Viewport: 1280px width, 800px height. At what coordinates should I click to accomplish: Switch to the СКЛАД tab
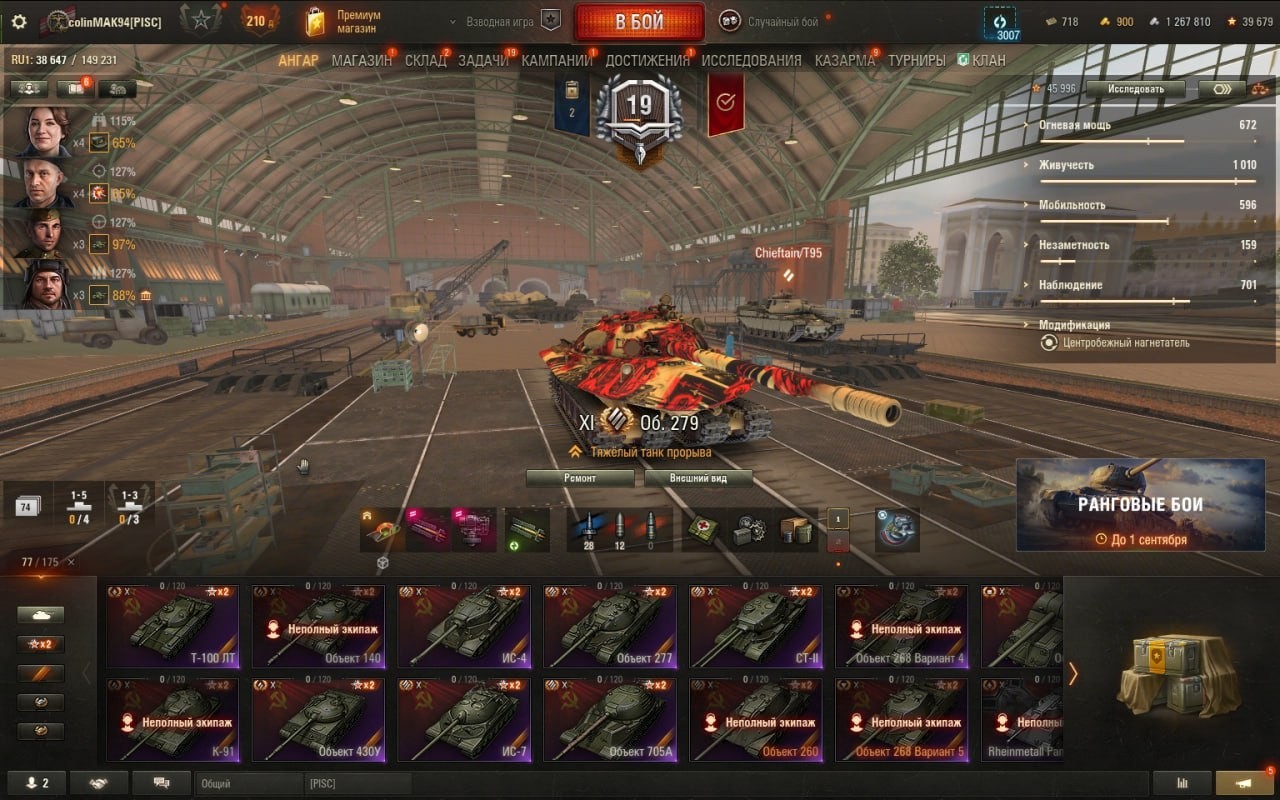(425, 60)
